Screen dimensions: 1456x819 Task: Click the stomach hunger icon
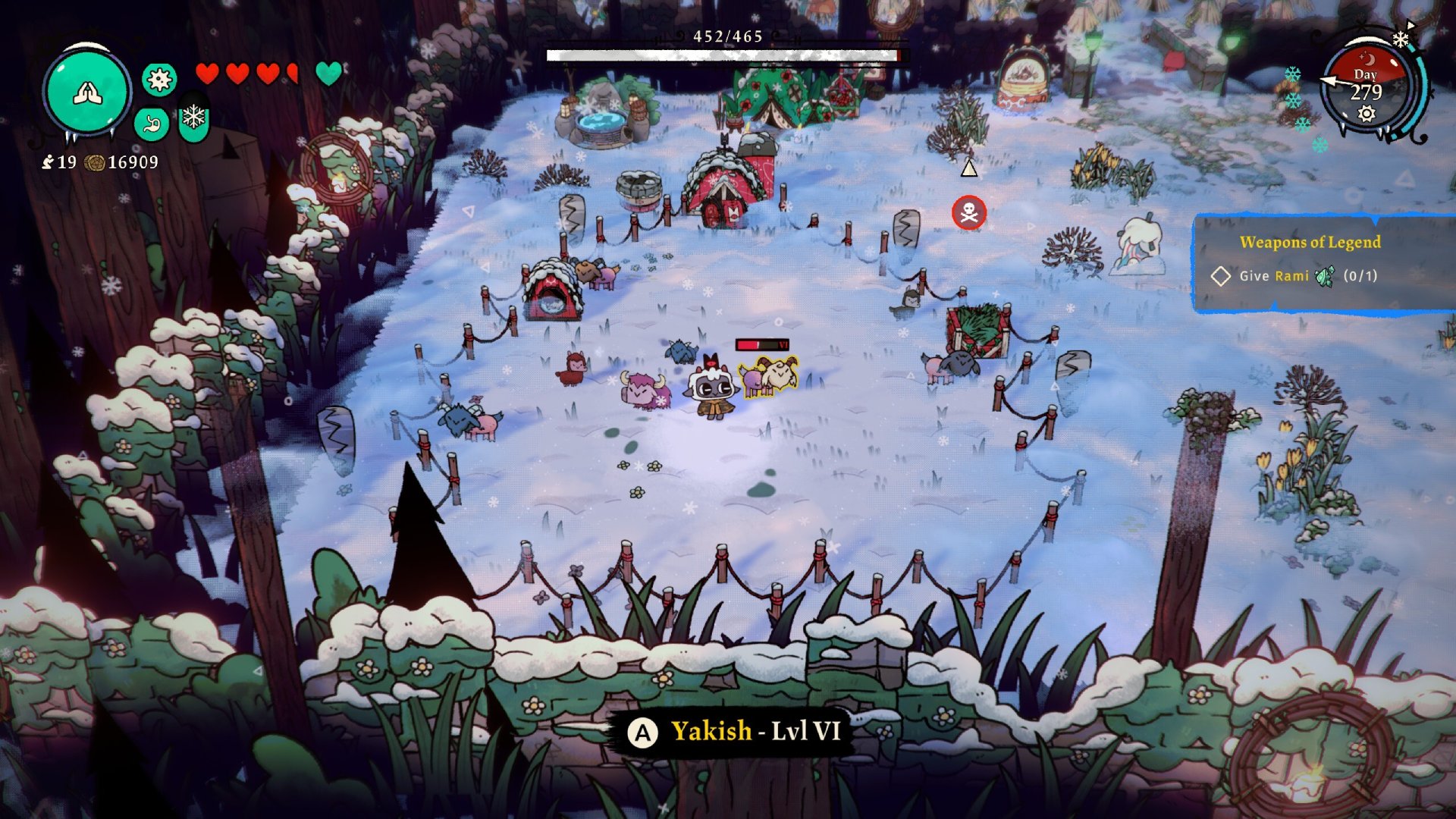[x=152, y=124]
